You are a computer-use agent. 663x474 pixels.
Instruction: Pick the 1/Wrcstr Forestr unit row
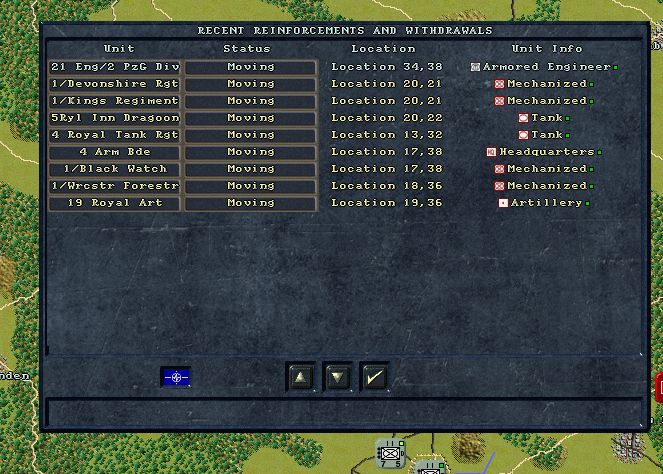click(114, 186)
